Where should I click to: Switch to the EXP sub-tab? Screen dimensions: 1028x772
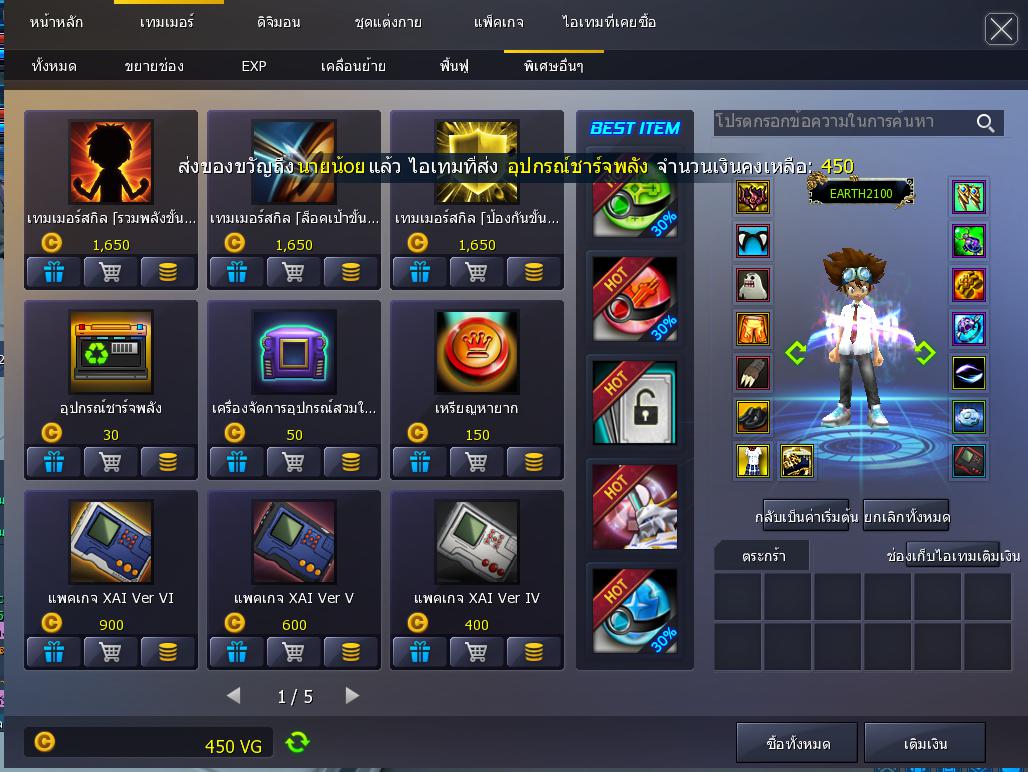(x=254, y=66)
